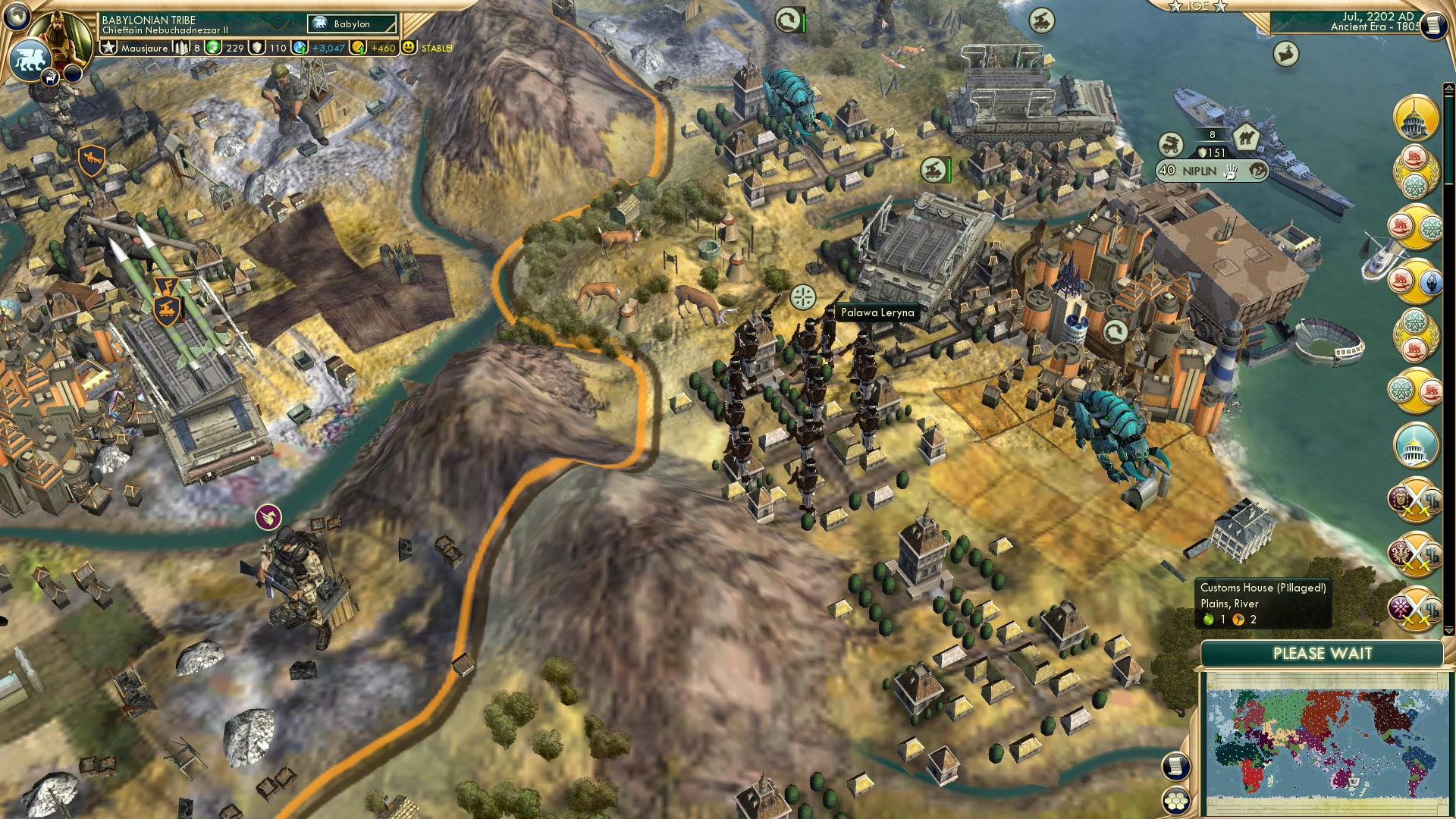
Task: Toggle the unit action on Palawa Leryna label
Action: tap(877, 312)
